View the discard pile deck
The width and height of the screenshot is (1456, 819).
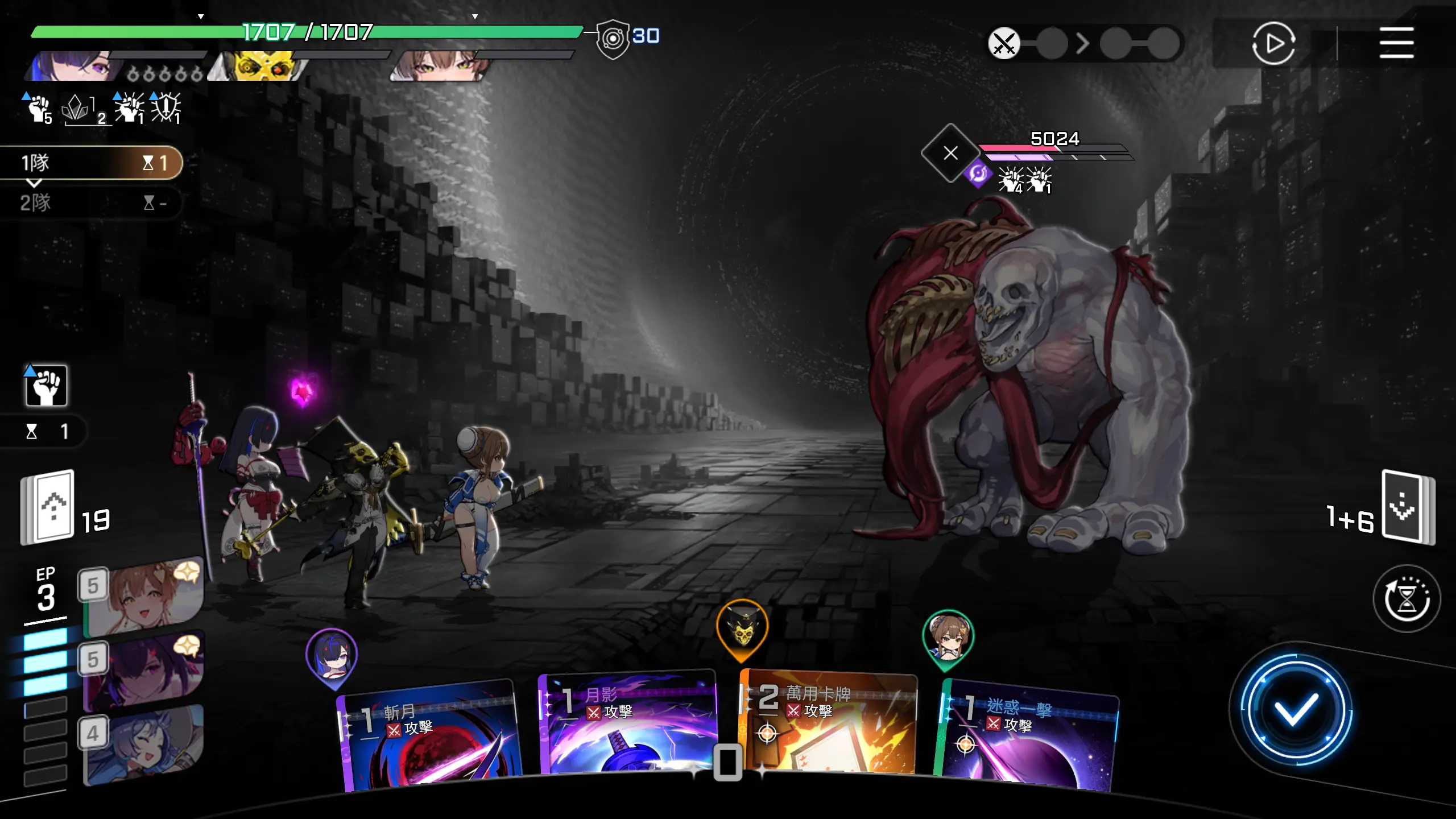pyautogui.click(x=1408, y=507)
